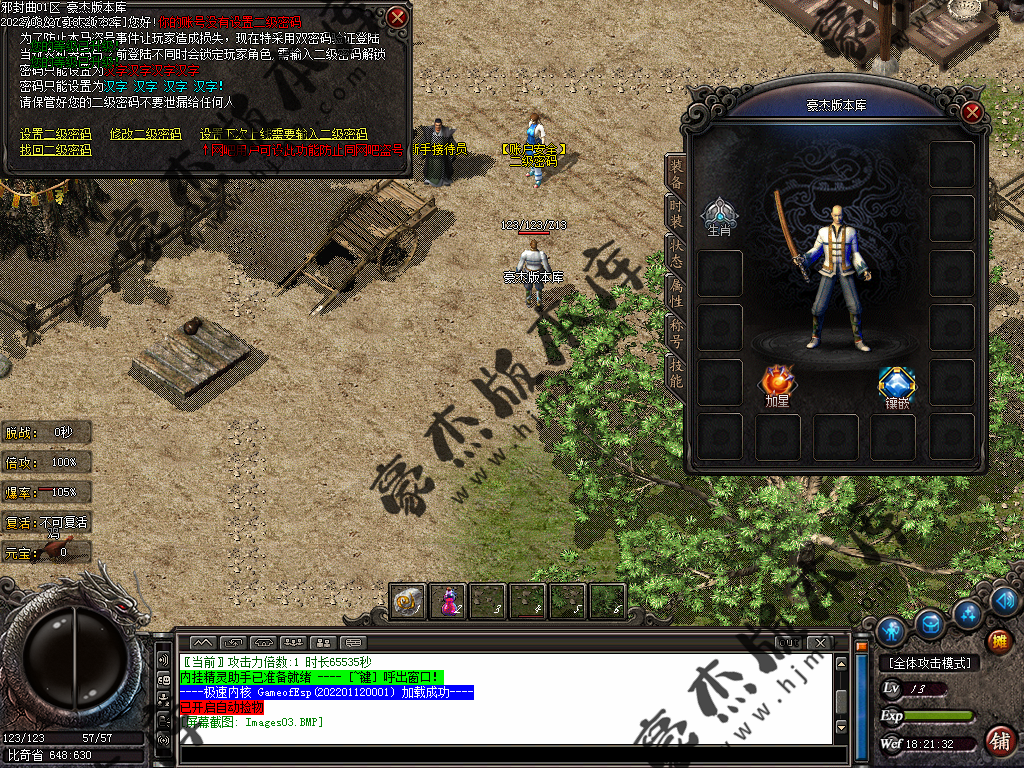1024x768 pixels.
Task: Click the 生肖 zodiac icon
Action: tap(719, 214)
